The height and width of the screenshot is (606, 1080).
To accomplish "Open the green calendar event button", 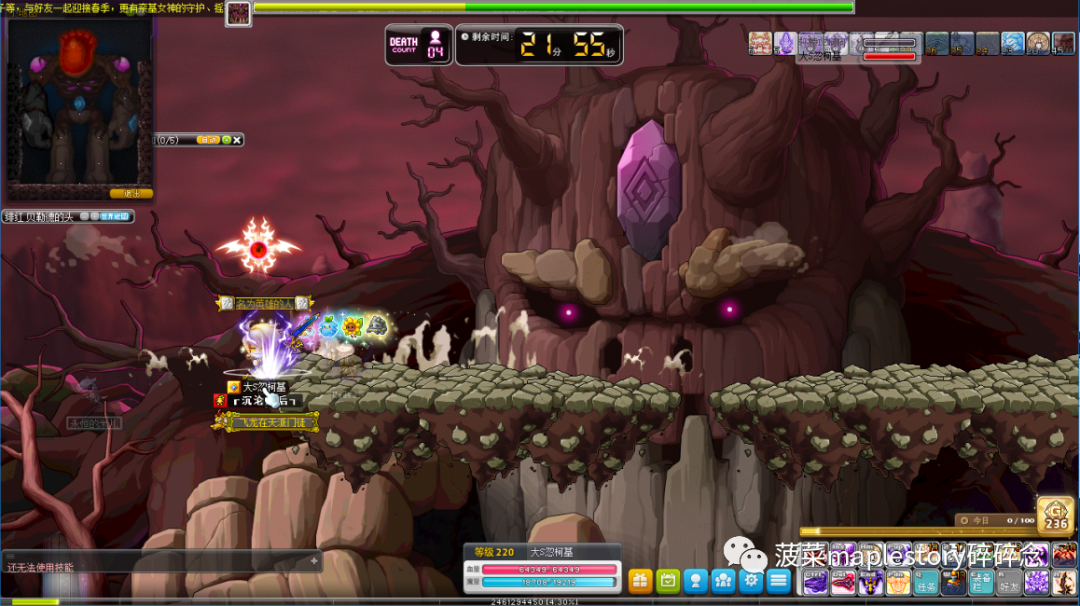I will click(668, 580).
